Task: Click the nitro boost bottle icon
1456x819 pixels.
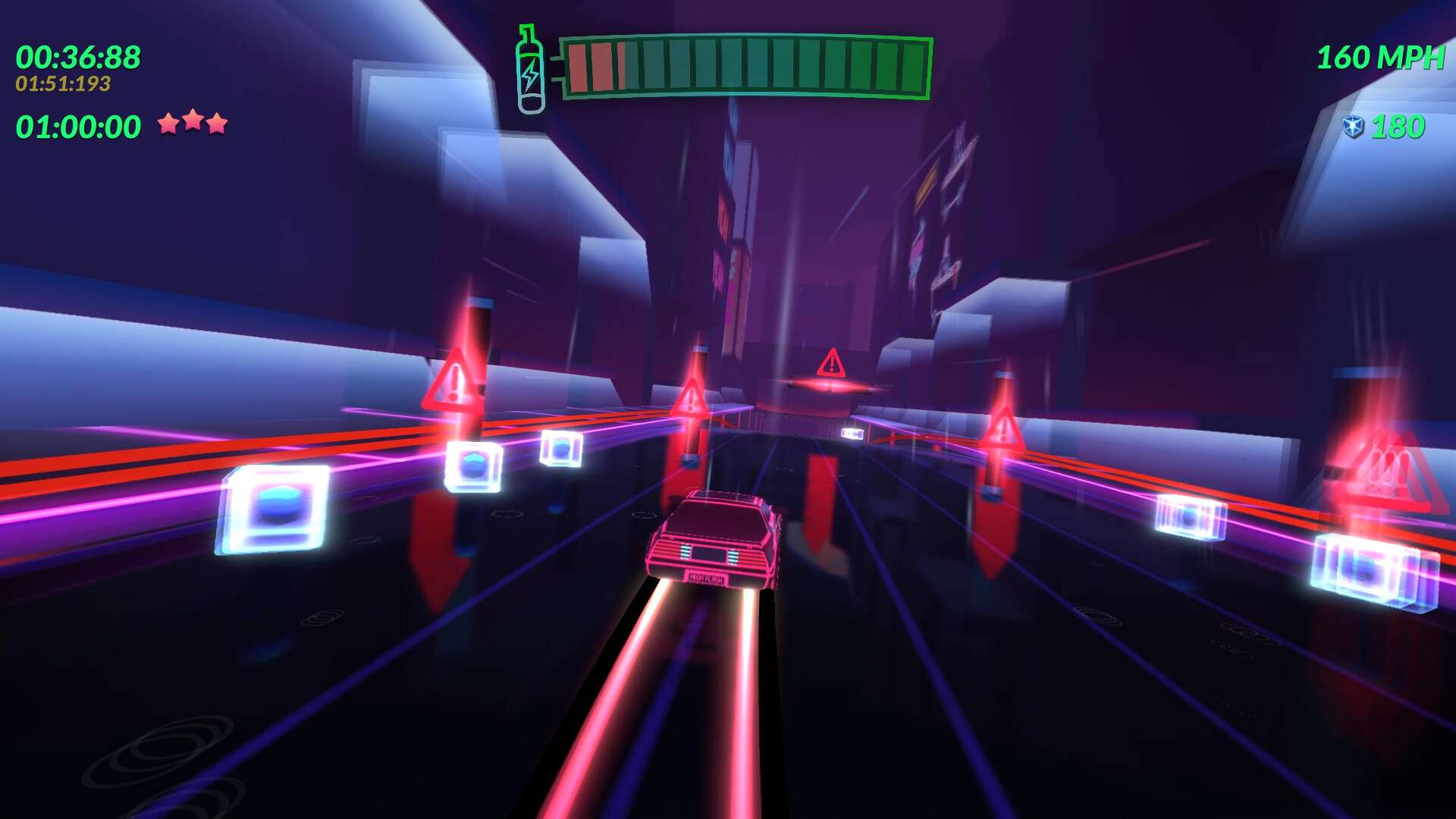Action: point(530,70)
